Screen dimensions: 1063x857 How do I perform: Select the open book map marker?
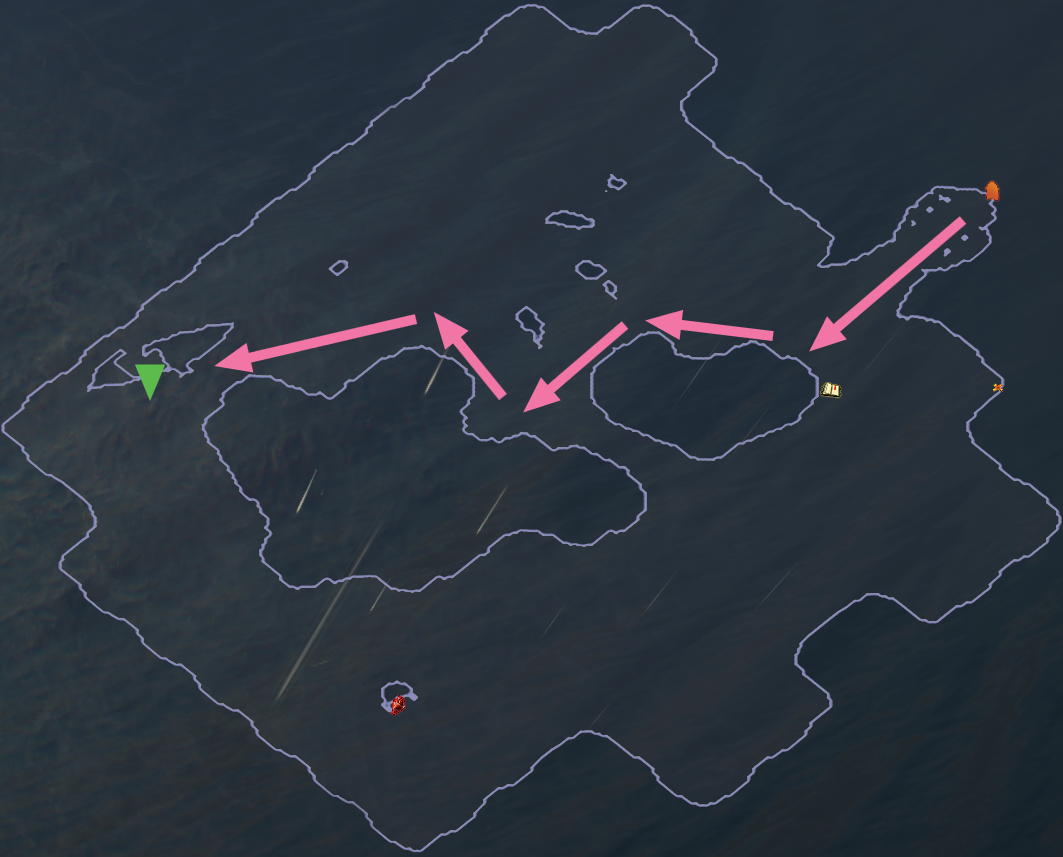[x=830, y=389]
